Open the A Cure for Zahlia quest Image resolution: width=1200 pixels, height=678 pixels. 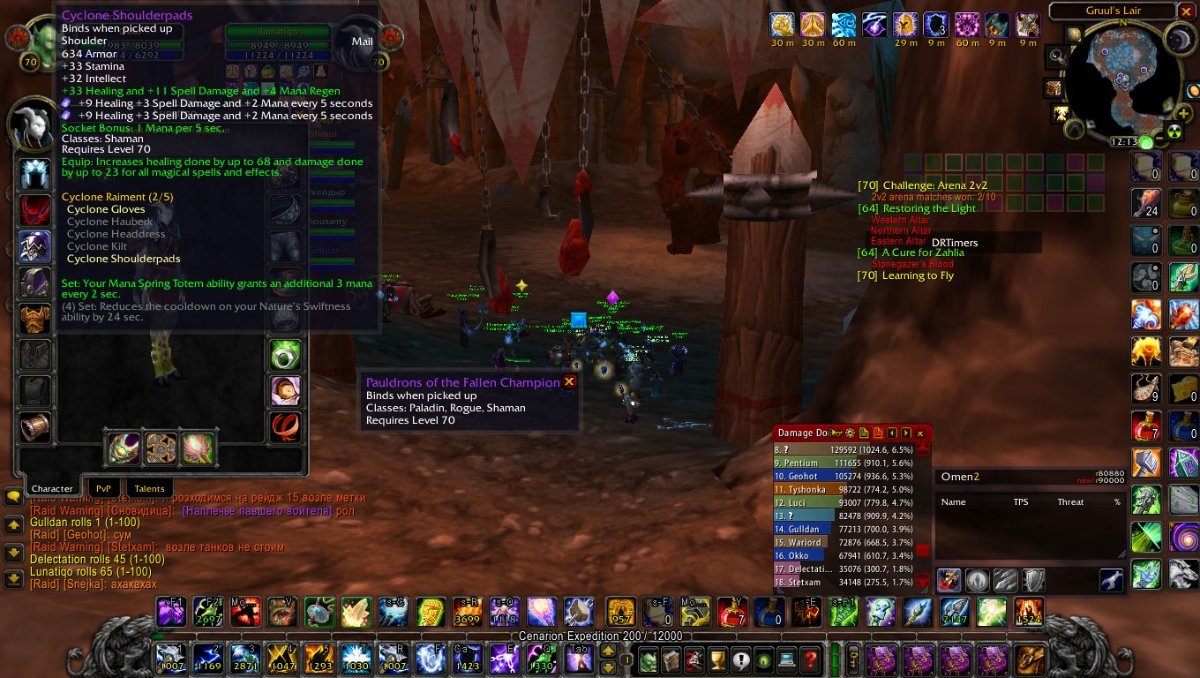click(x=923, y=252)
